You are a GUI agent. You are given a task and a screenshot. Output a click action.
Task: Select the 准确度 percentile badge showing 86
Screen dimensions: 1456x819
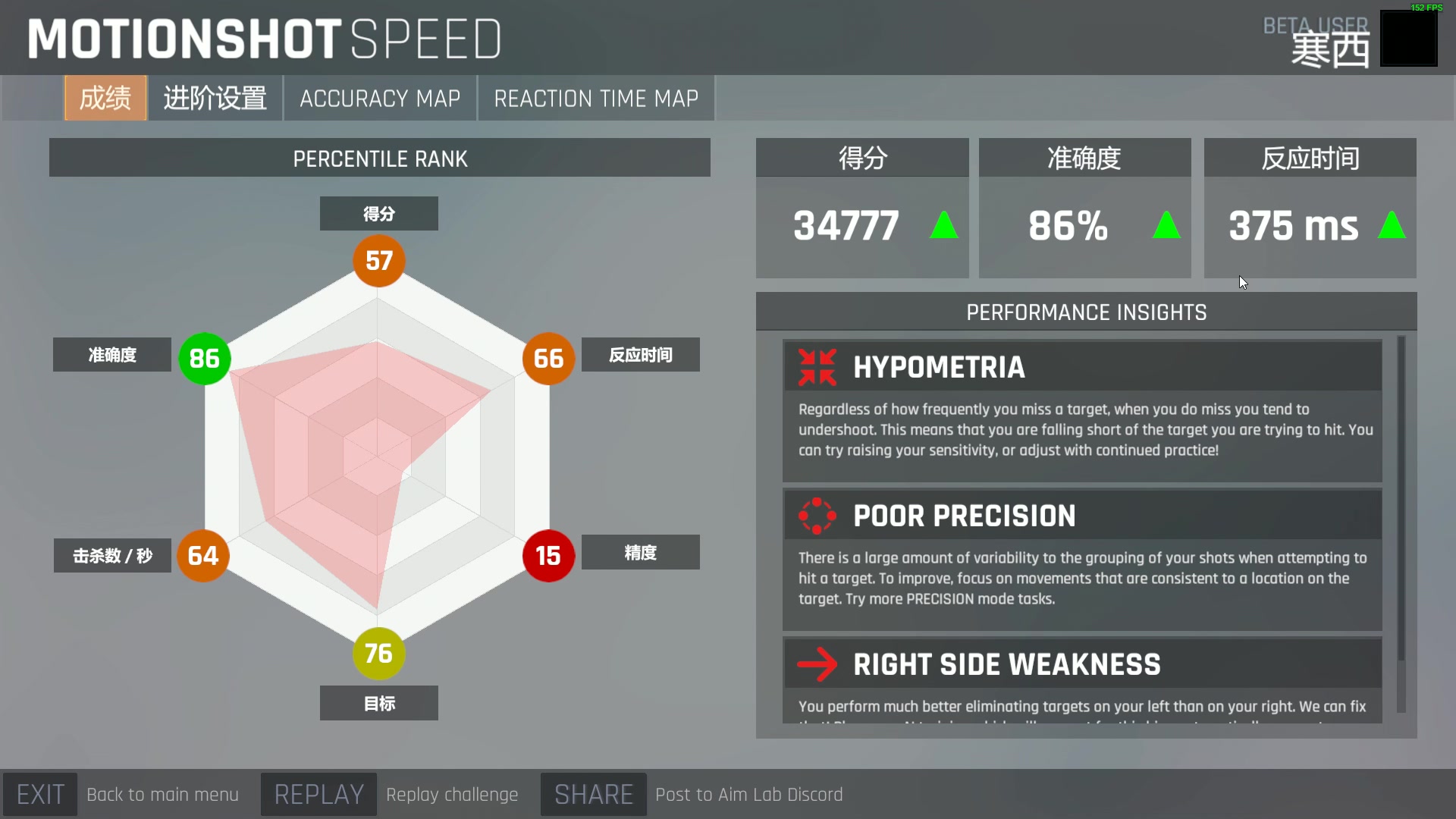point(204,359)
